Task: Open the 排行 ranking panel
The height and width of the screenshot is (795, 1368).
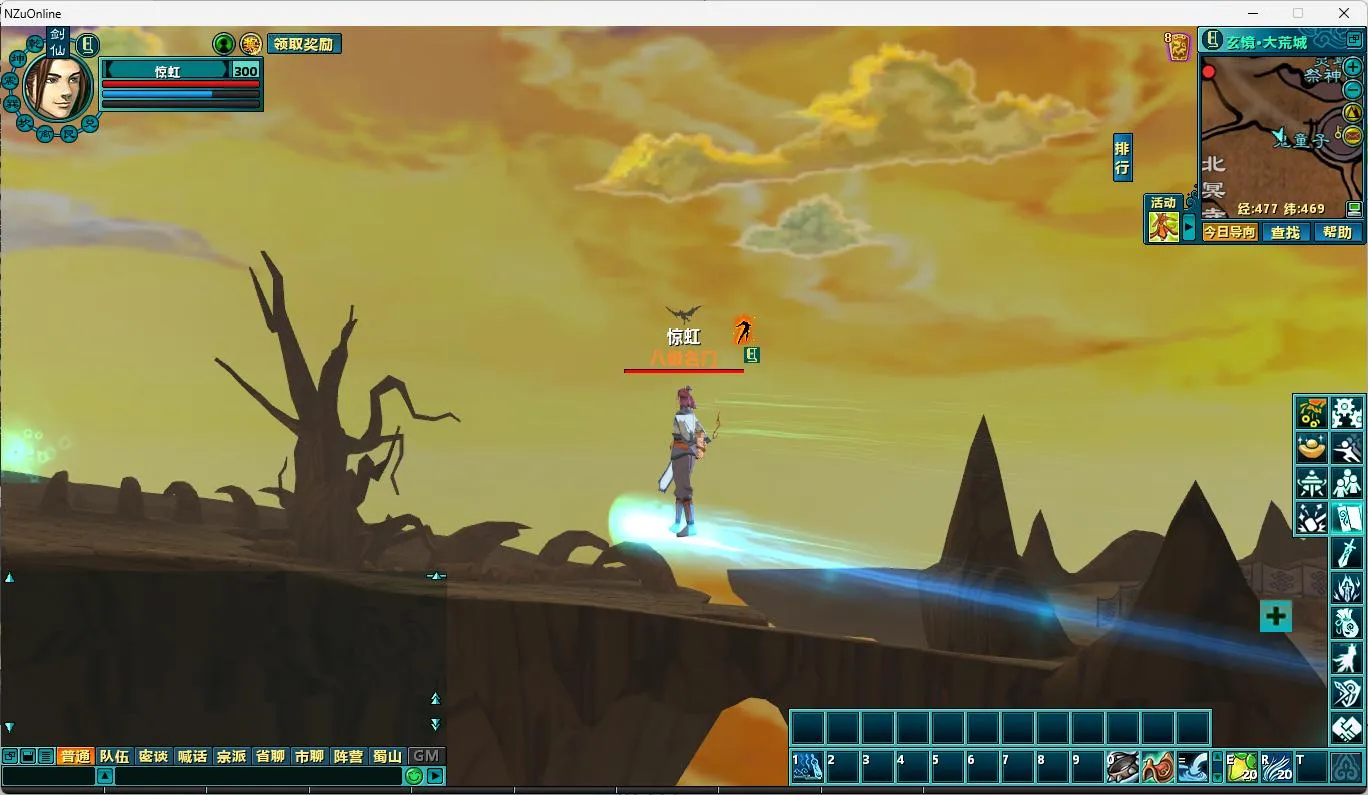Action: click(x=1122, y=158)
